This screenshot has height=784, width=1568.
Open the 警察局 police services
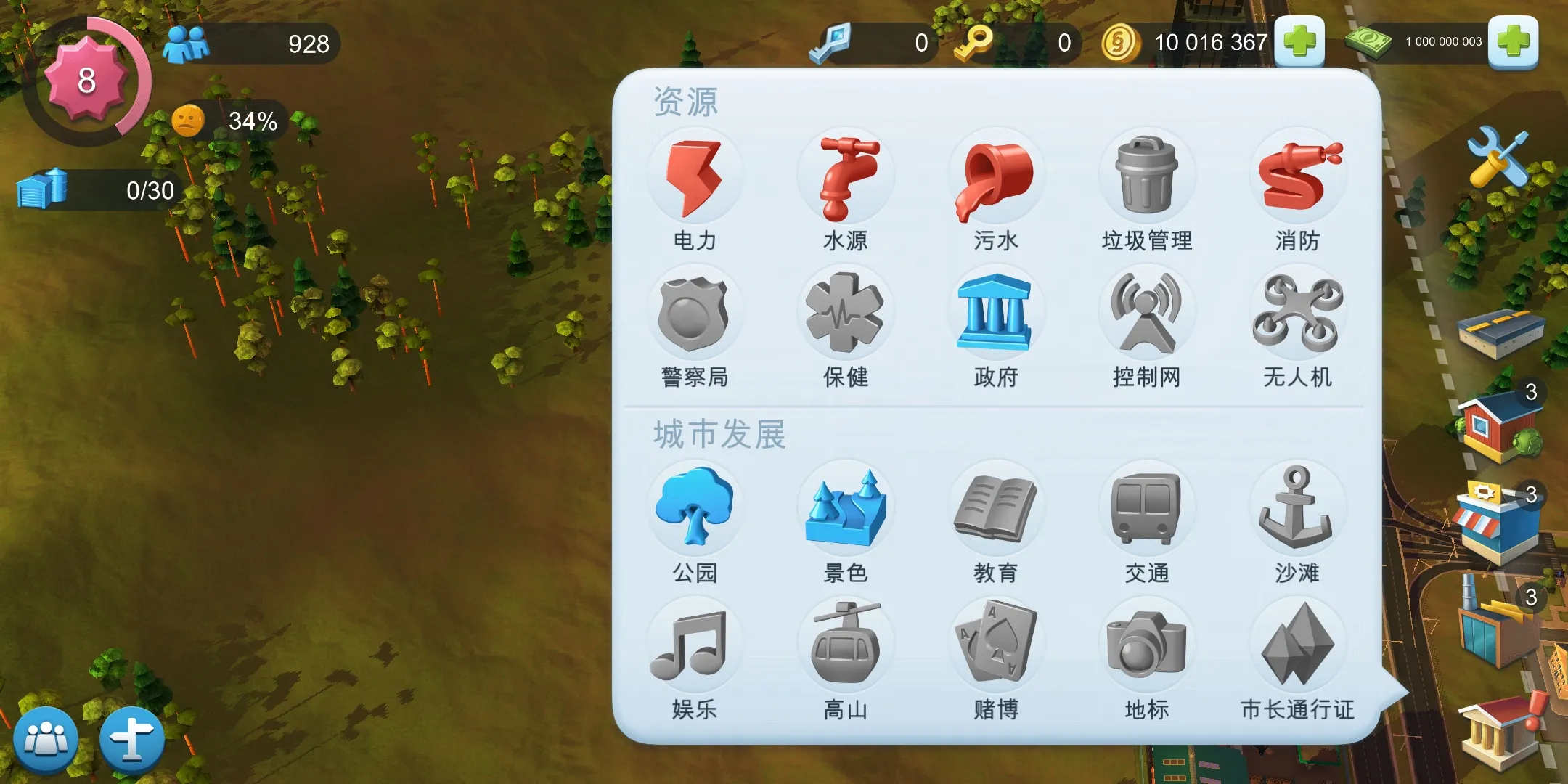click(695, 311)
